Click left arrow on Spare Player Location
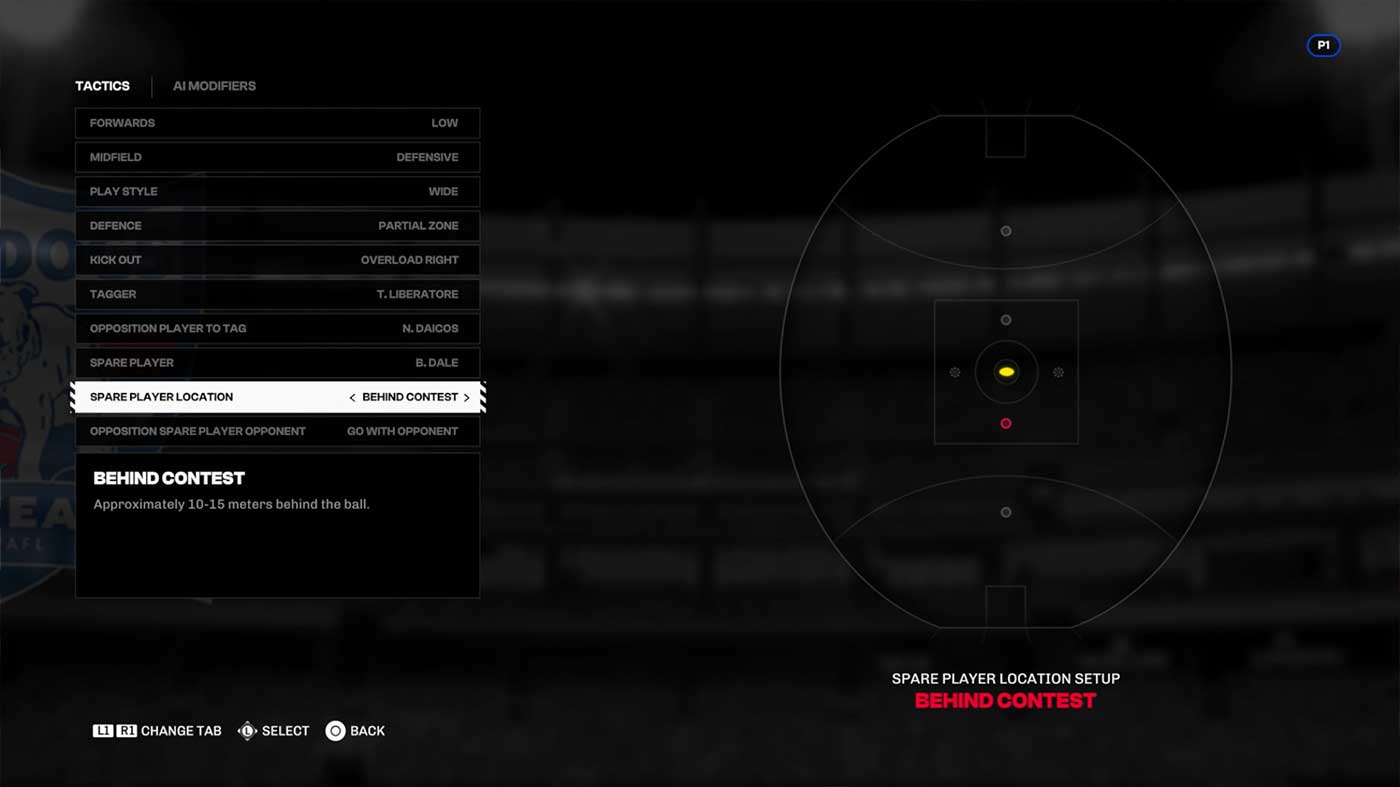Image resolution: width=1400 pixels, height=787 pixels. click(352, 398)
